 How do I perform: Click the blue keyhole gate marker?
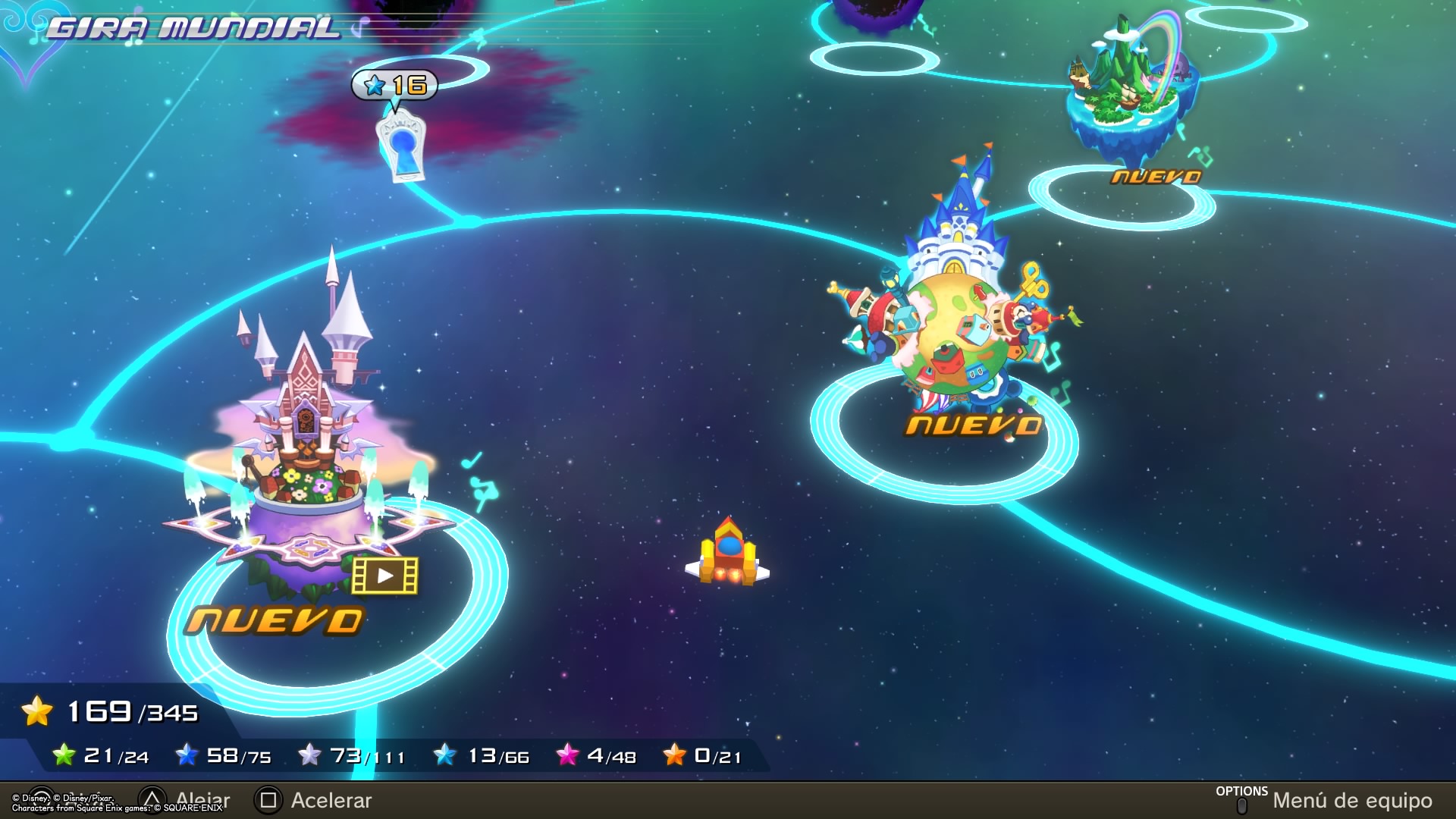tap(401, 145)
